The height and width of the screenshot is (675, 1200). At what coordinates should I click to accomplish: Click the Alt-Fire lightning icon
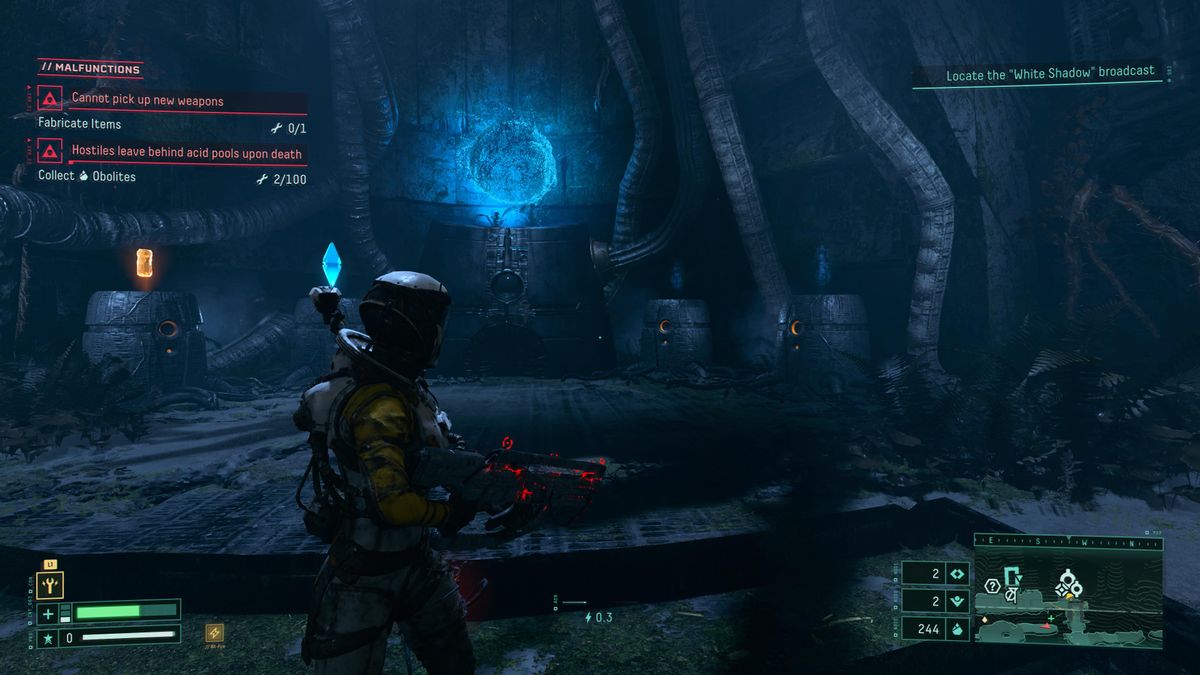coord(214,632)
